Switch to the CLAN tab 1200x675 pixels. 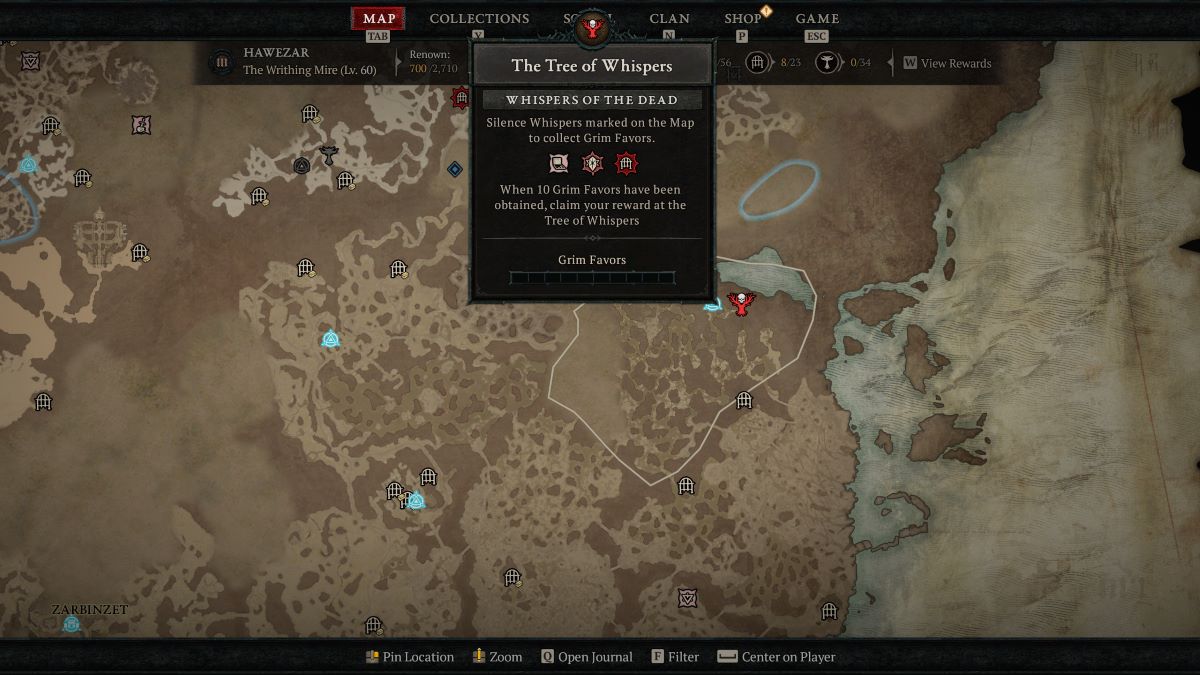[669, 19]
